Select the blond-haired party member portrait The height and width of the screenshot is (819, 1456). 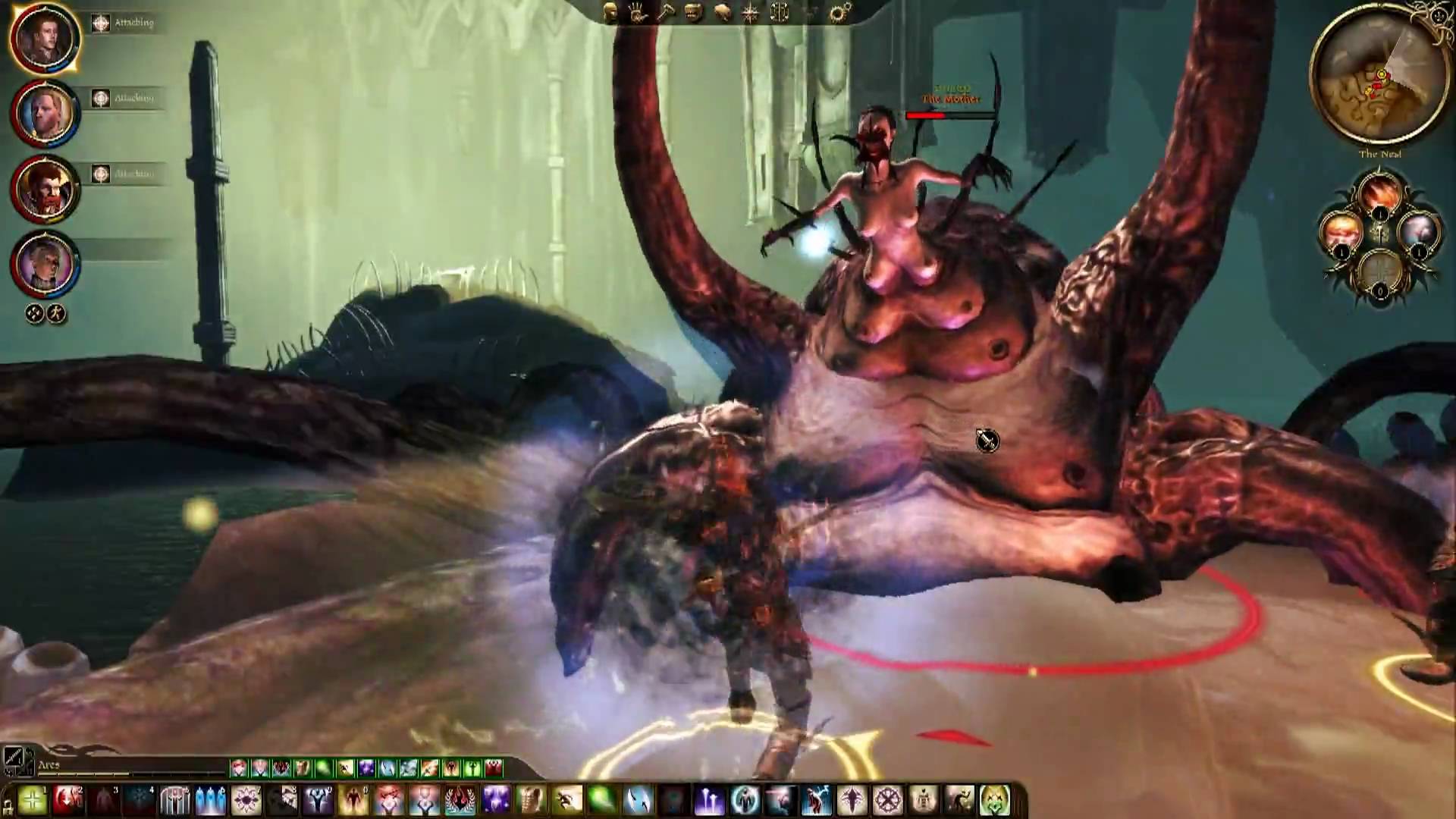point(44,114)
